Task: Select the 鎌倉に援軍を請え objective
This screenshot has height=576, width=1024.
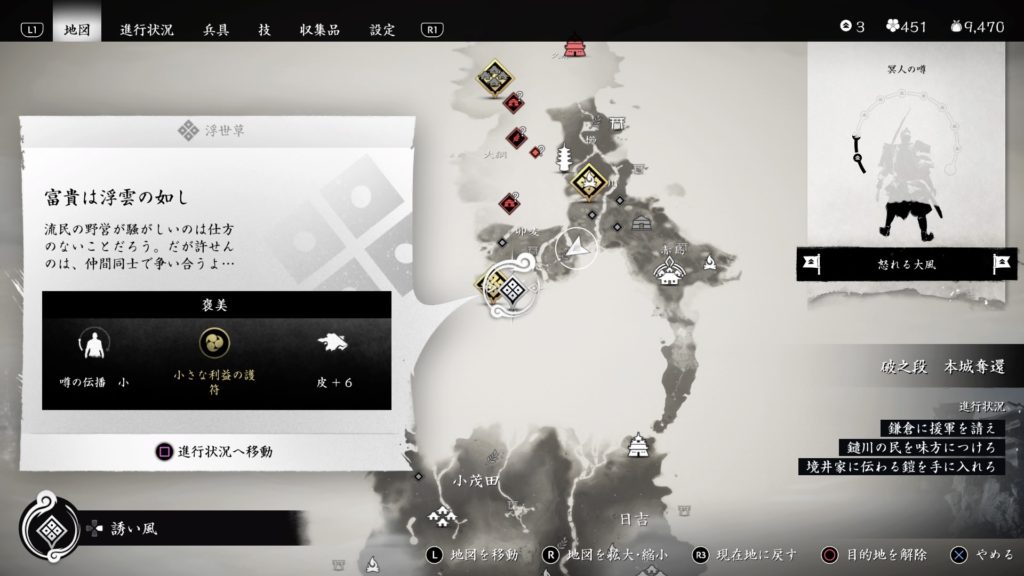Action: coord(939,428)
